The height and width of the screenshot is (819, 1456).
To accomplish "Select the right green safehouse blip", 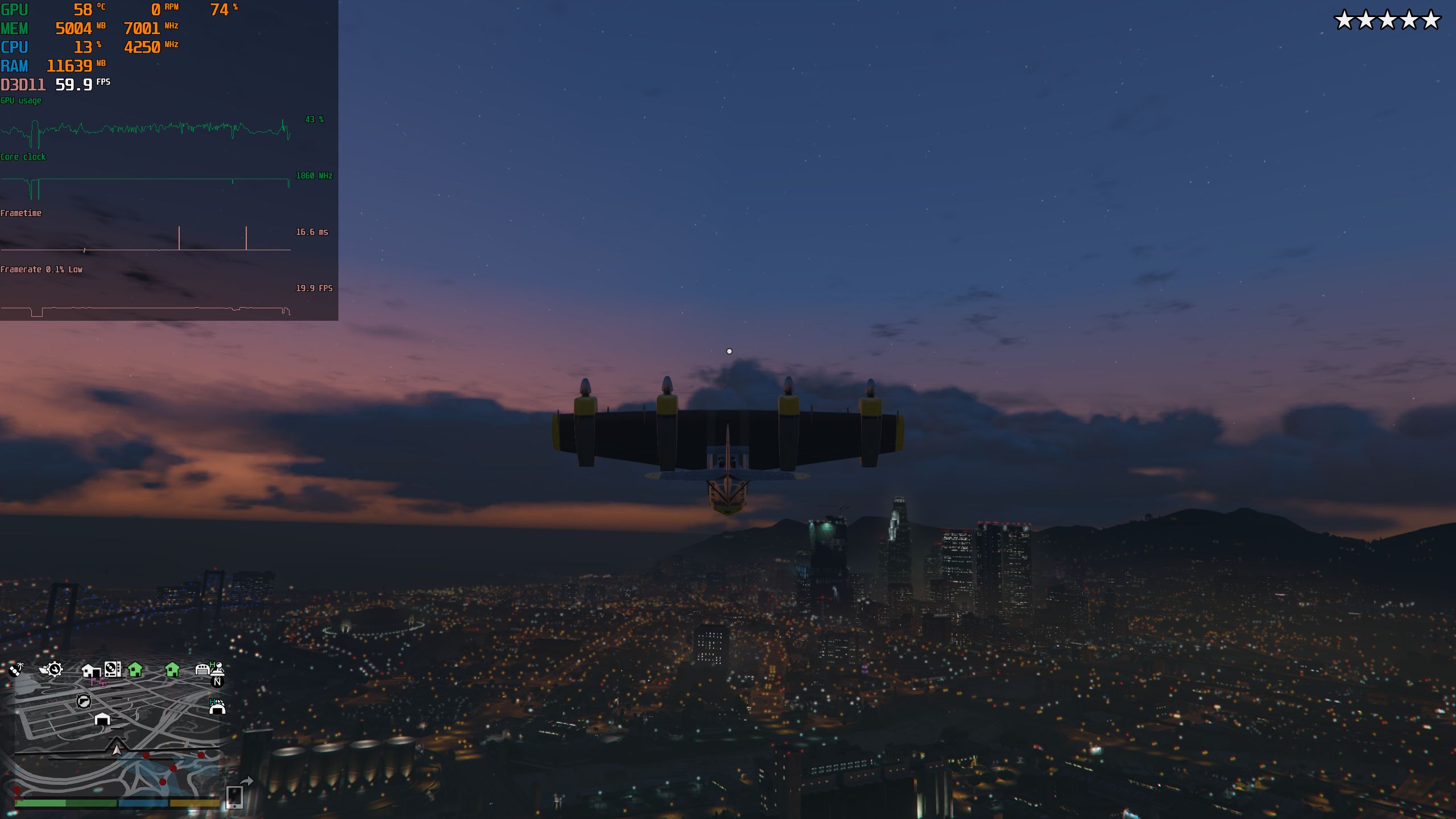I will [x=171, y=669].
